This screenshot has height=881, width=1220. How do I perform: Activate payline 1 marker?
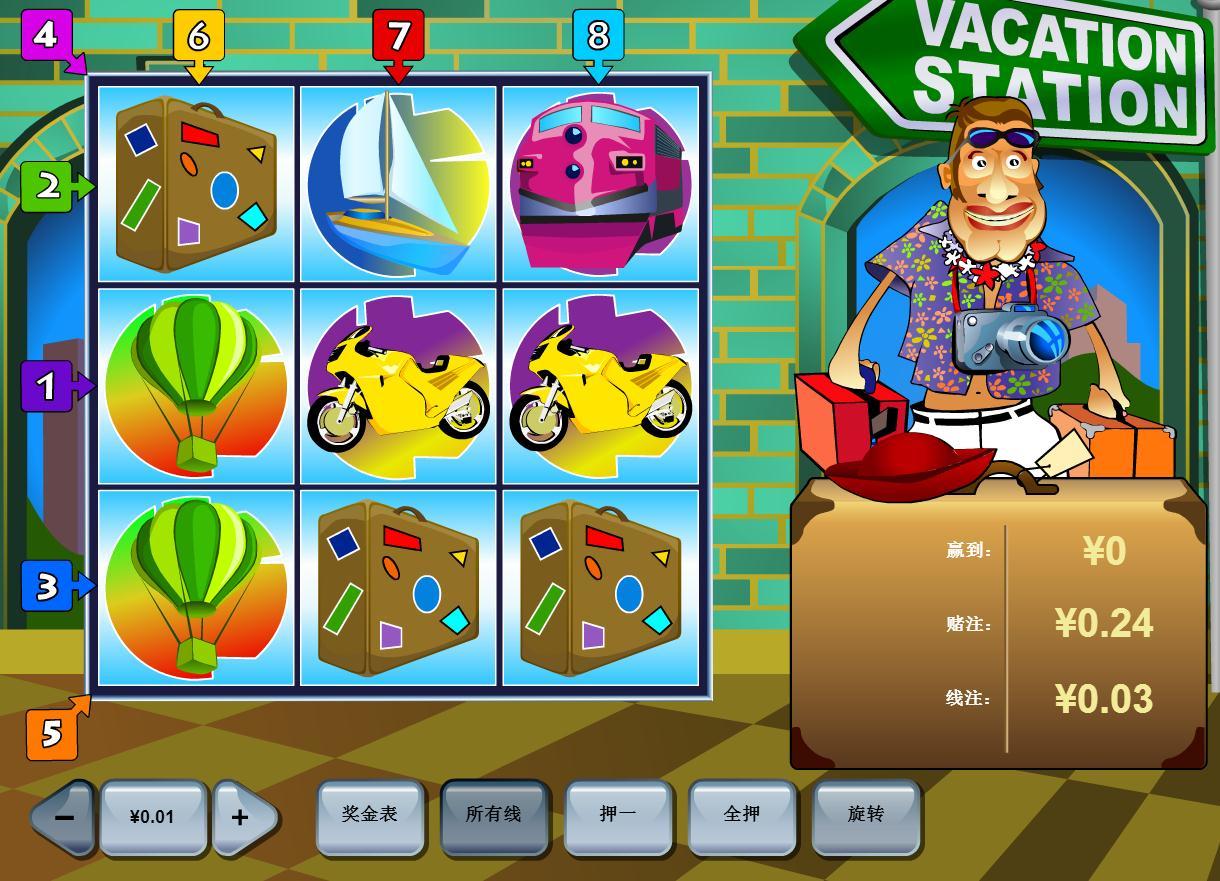click(47, 386)
